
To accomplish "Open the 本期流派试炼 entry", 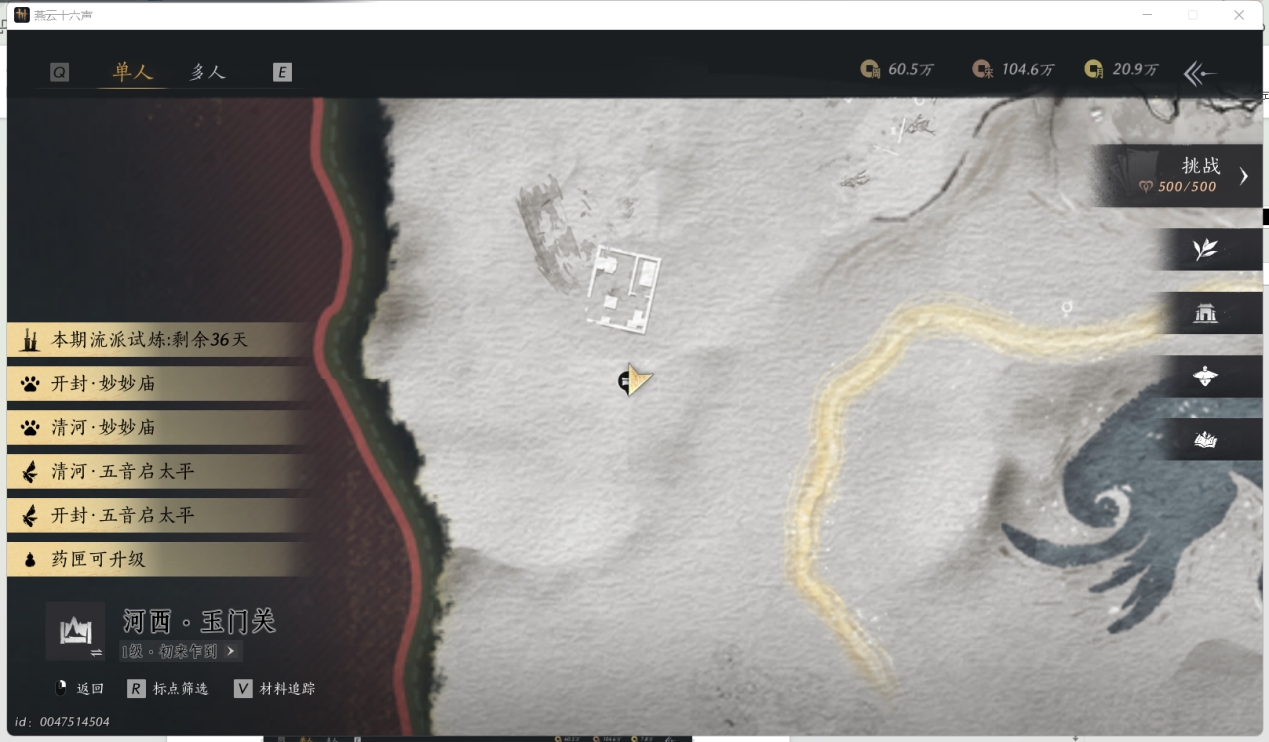I will coord(150,340).
